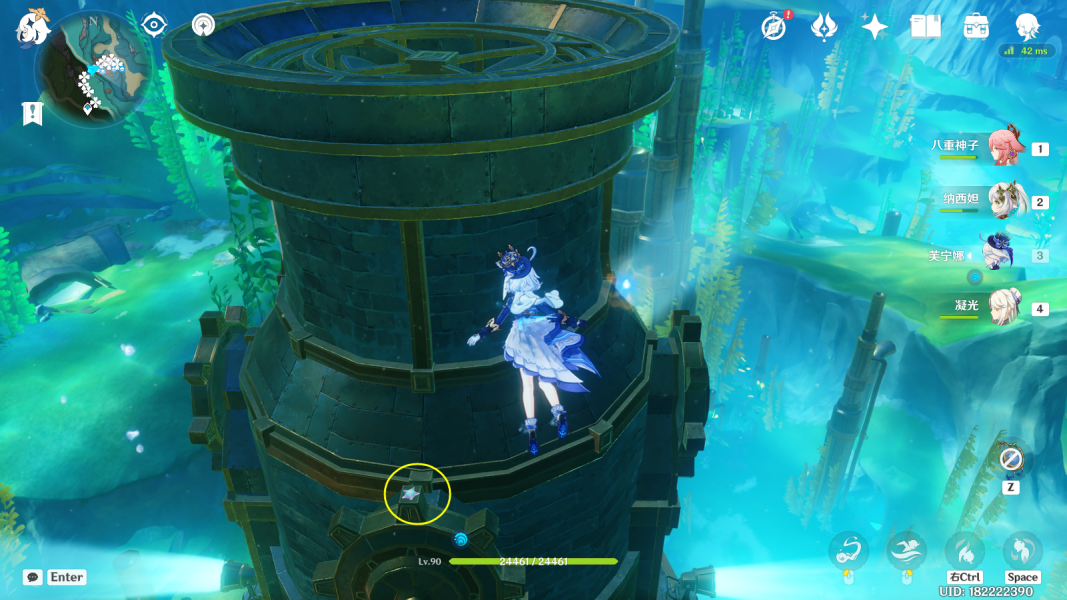
Task: Open the world map from the minimap
Action: pos(93,70)
